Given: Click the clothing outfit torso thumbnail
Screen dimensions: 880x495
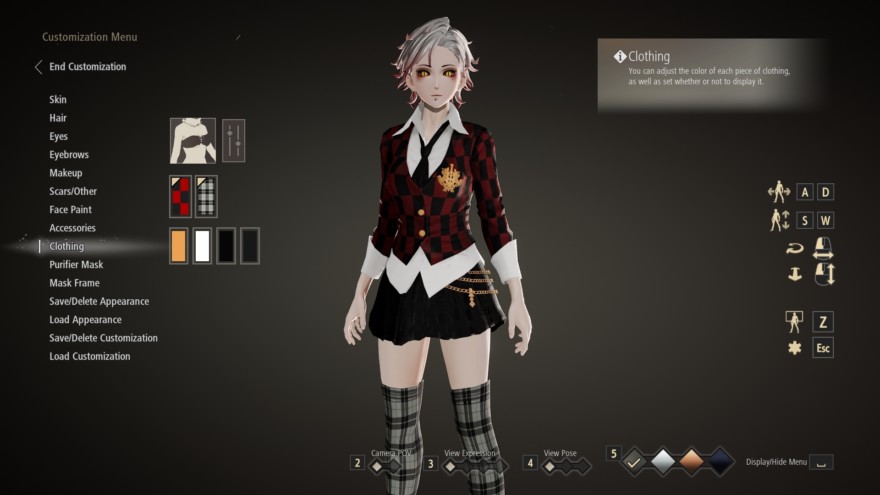Looking at the screenshot, I should (192, 140).
